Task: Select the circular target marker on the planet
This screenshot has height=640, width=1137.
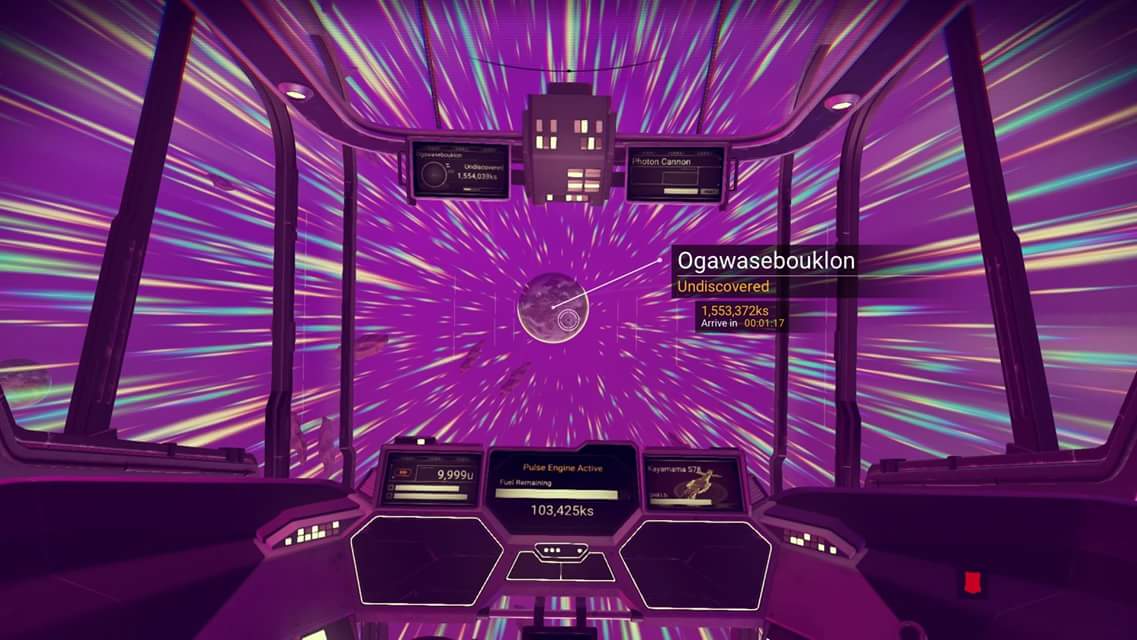Action: [569, 319]
